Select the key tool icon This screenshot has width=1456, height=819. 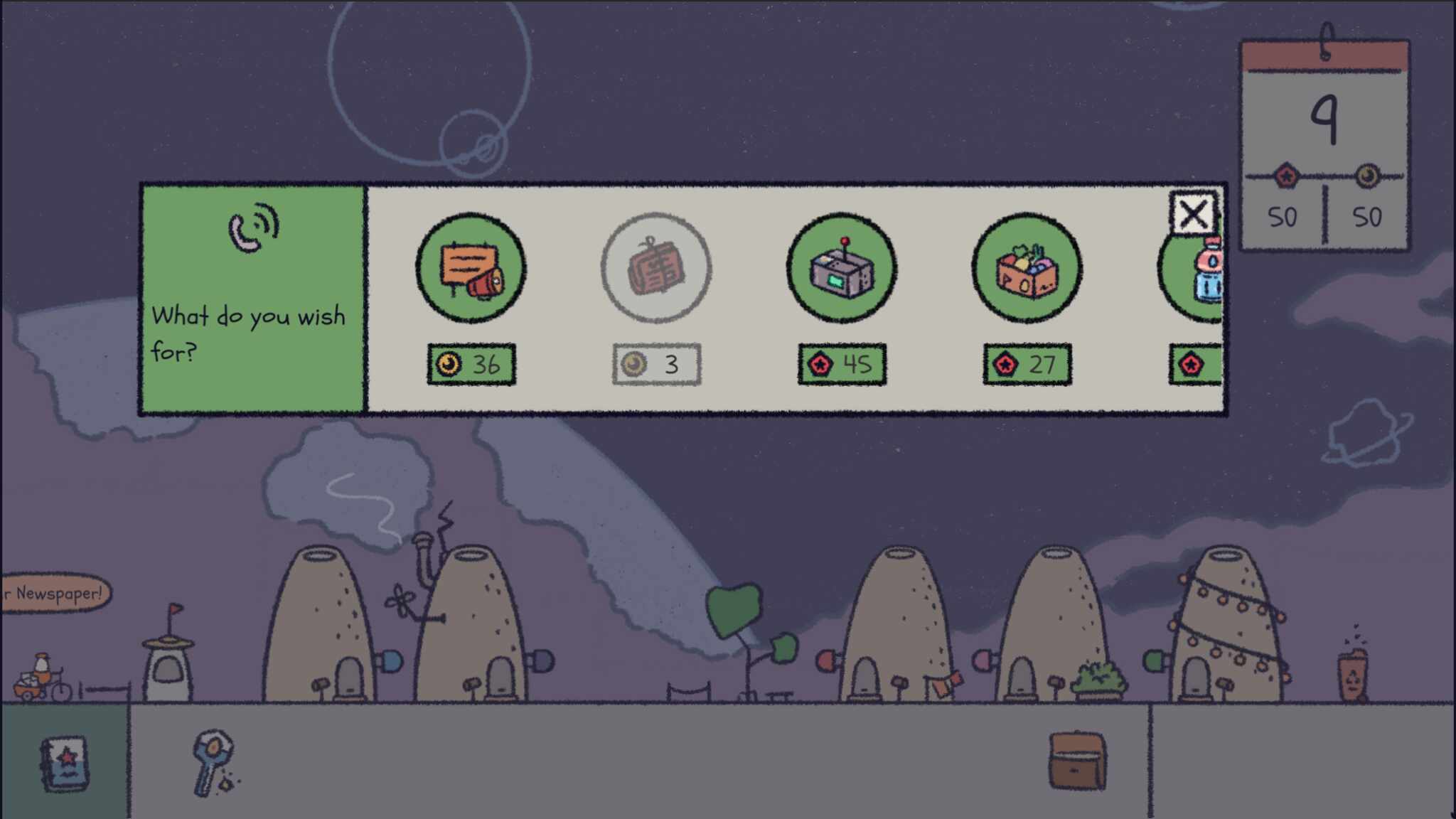coord(212,762)
